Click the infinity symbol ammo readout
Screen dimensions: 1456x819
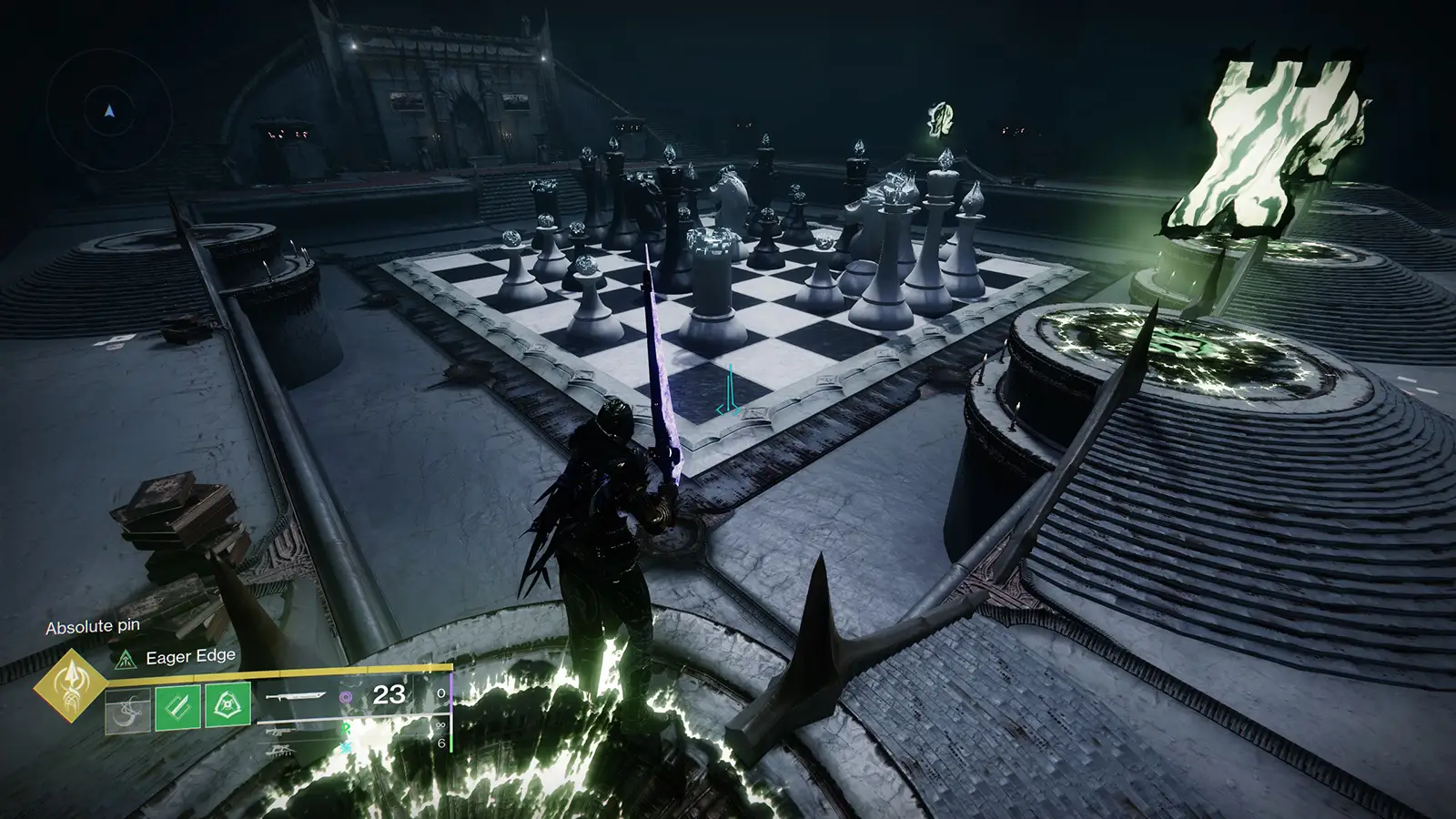[440, 723]
